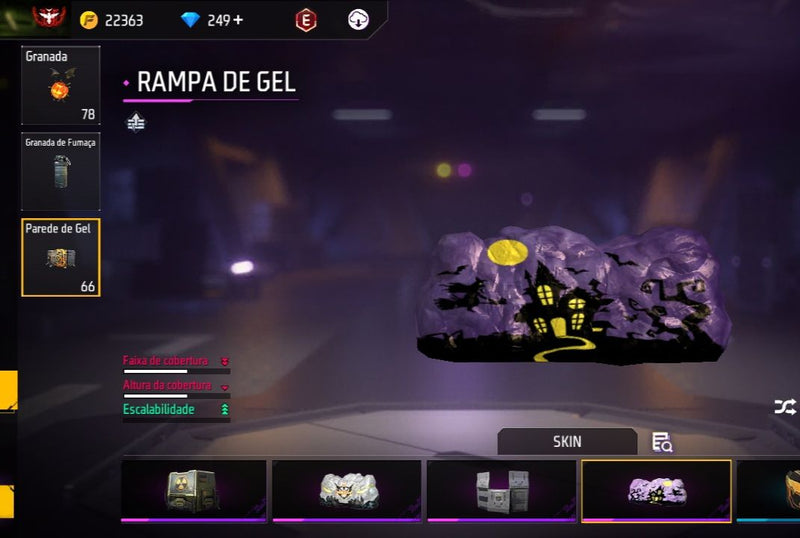This screenshot has height=538, width=800.
Task: Click the shuffle random skin icon
Action: pos(784,407)
